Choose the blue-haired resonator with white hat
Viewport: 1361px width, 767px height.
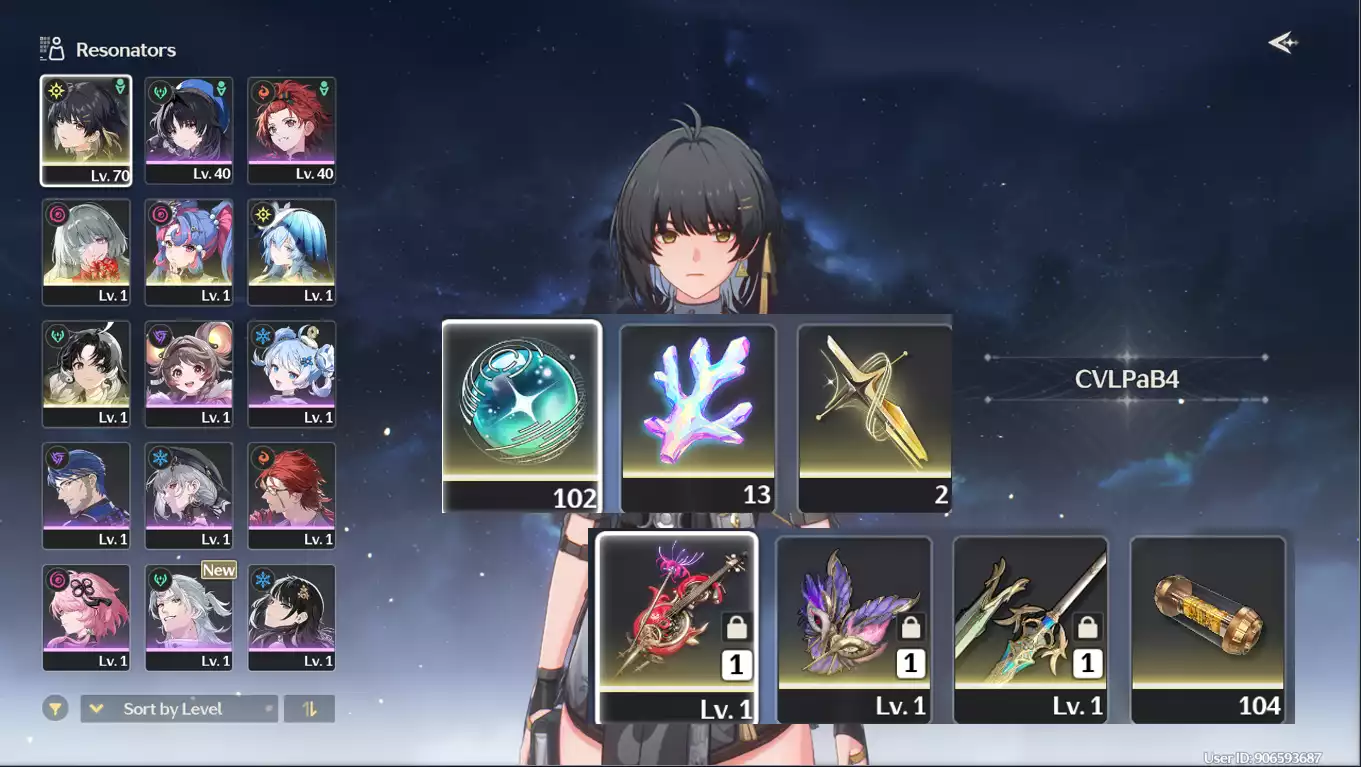(292, 252)
